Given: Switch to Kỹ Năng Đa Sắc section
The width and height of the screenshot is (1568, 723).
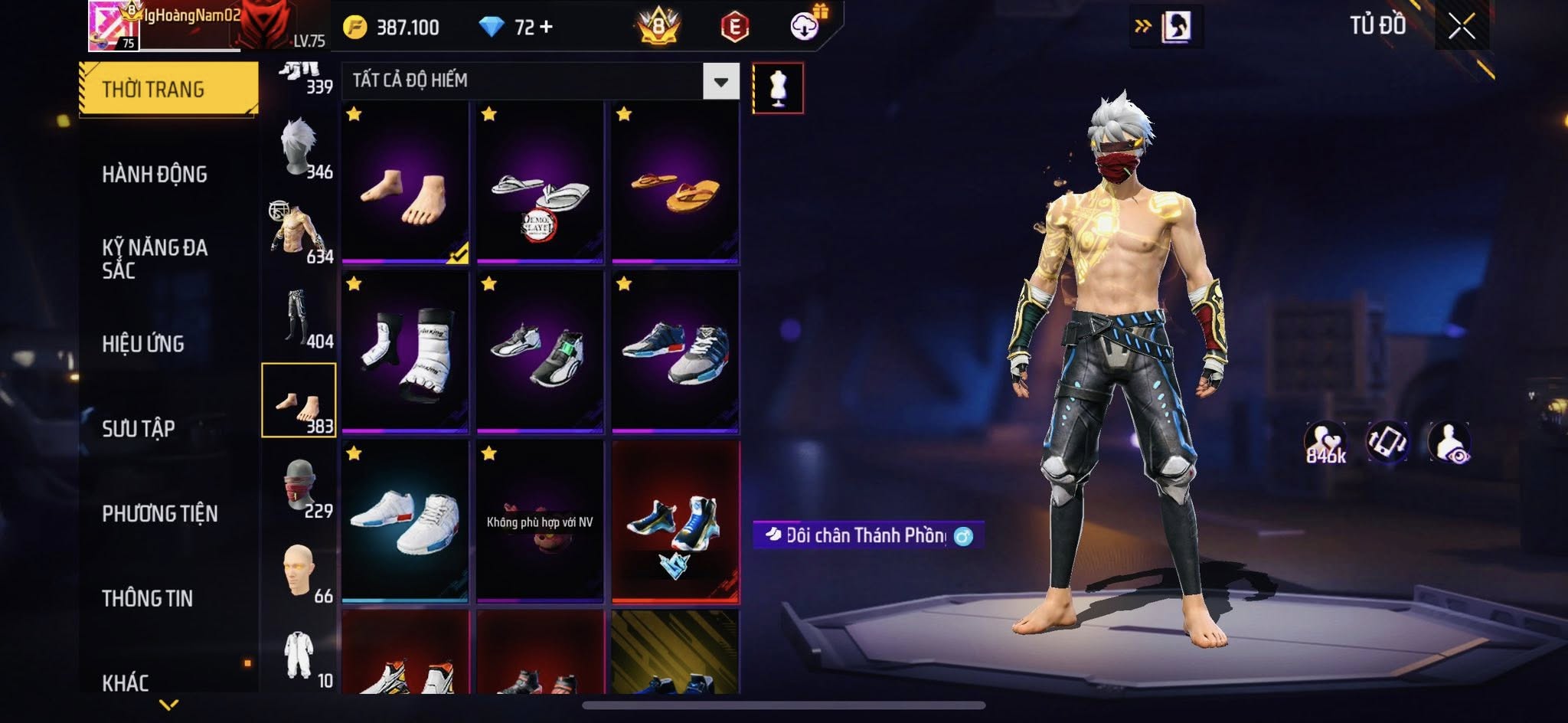Looking at the screenshot, I should (155, 258).
